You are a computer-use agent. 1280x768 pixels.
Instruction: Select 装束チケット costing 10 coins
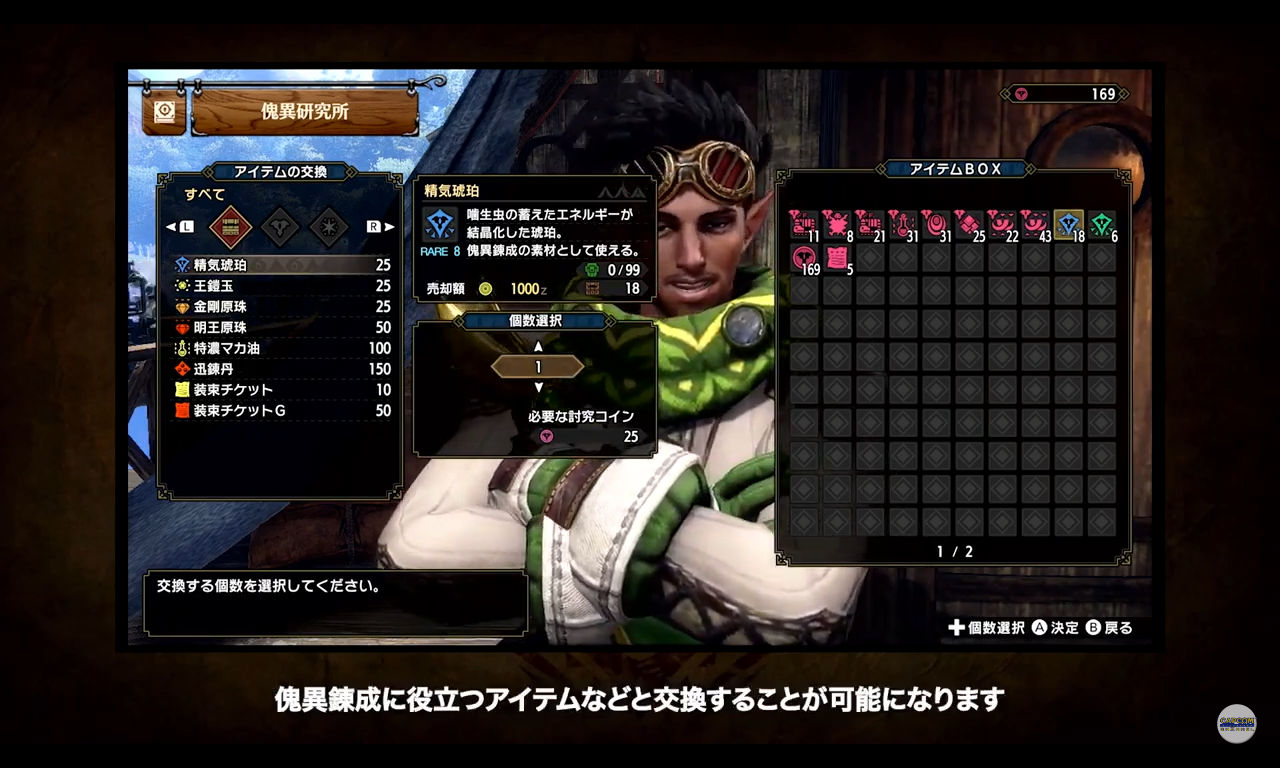(x=280, y=390)
